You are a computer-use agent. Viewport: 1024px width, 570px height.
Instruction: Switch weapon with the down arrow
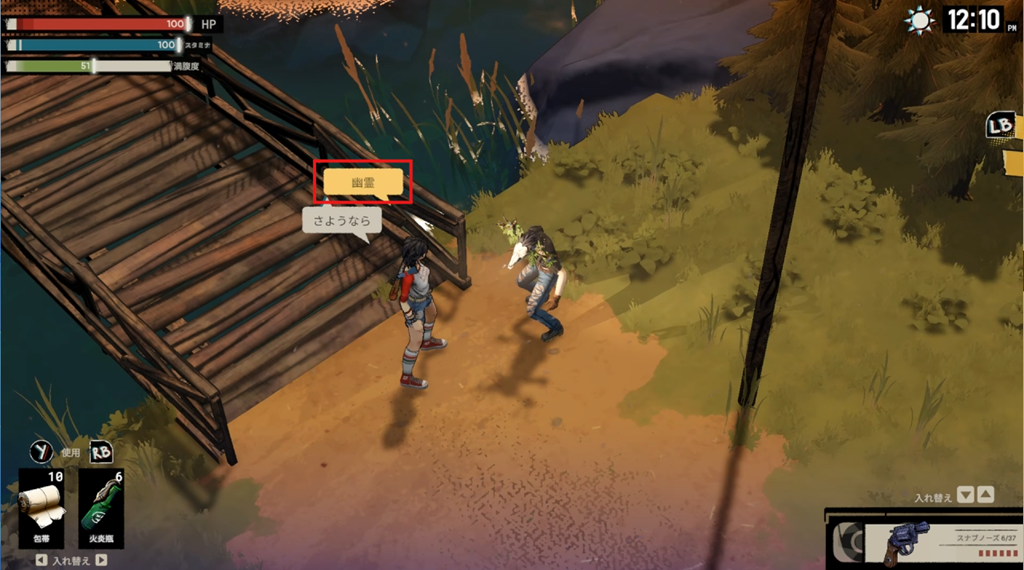pyautogui.click(x=965, y=494)
